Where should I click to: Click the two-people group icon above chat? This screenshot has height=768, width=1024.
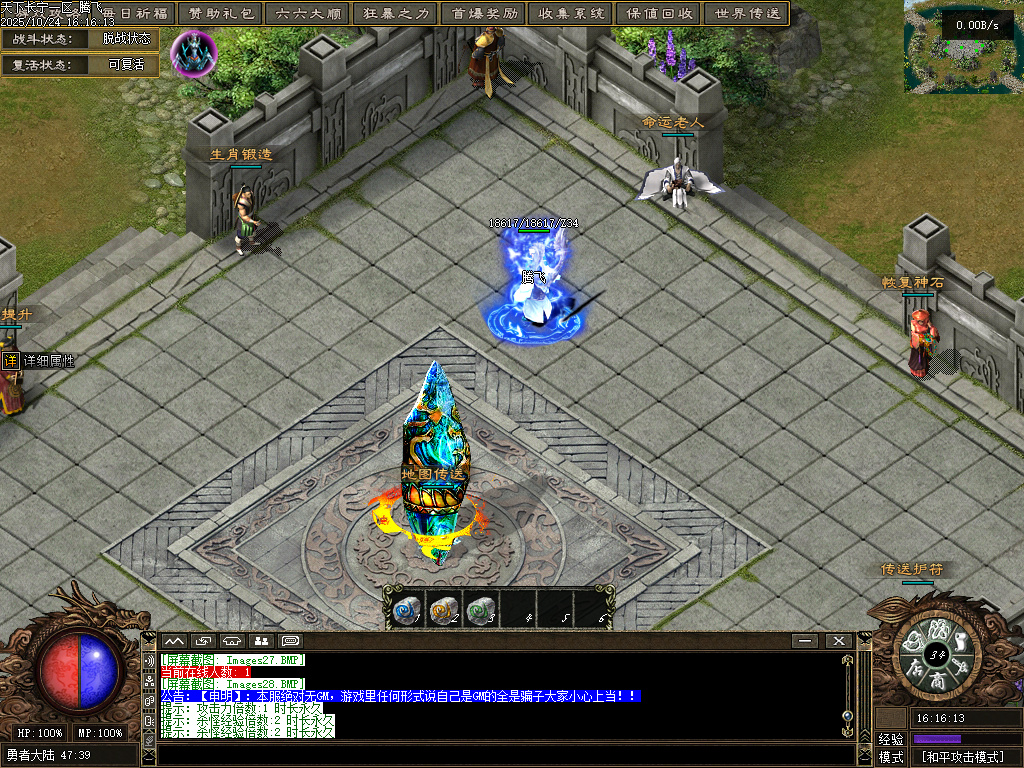[x=261, y=640]
